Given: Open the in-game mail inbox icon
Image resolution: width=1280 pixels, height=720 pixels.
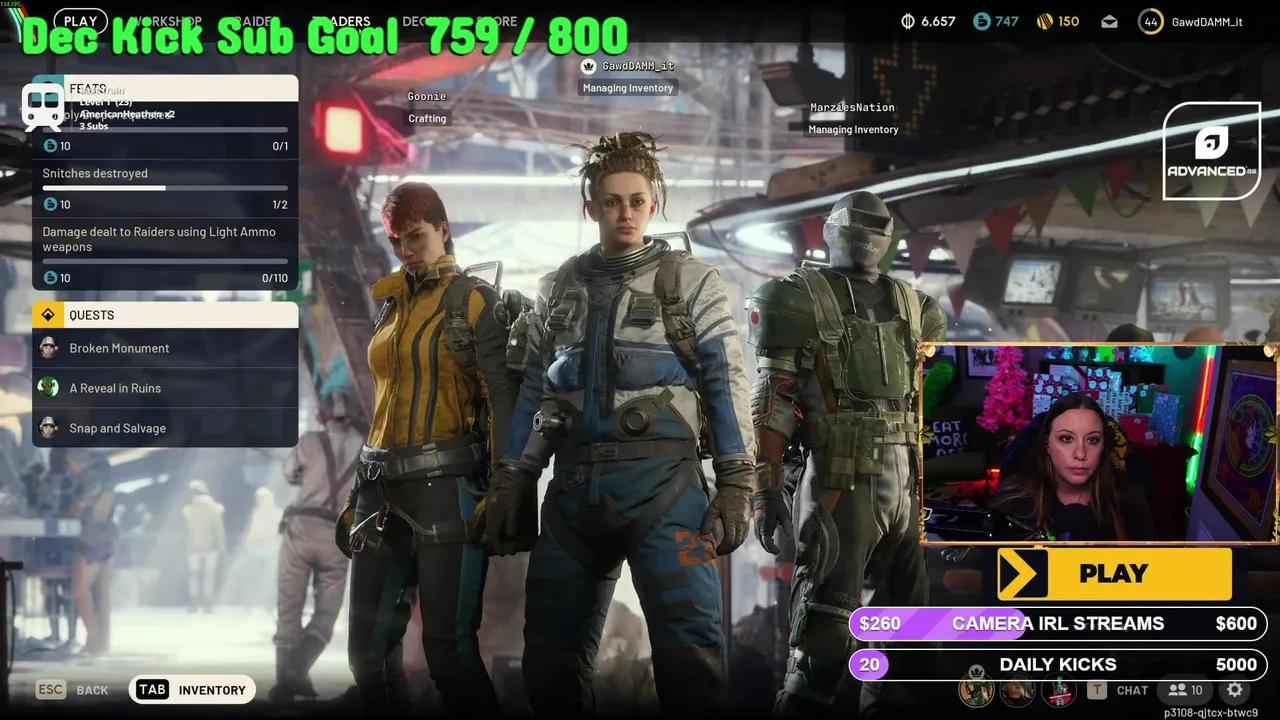Looking at the screenshot, I should click(1109, 21).
